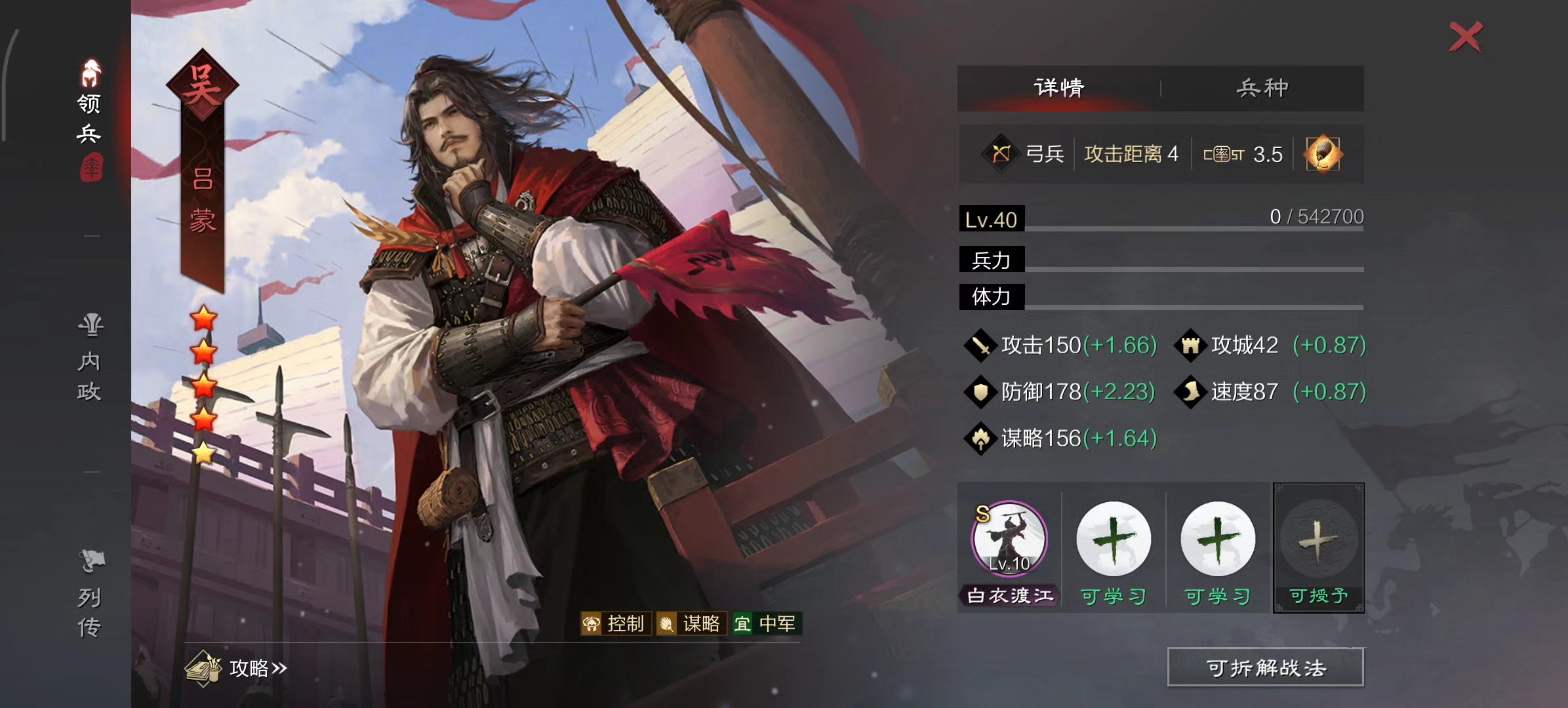The height and width of the screenshot is (708, 1568).
Task: Open the third empty 可授予 skill slot
Action: [1318, 540]
